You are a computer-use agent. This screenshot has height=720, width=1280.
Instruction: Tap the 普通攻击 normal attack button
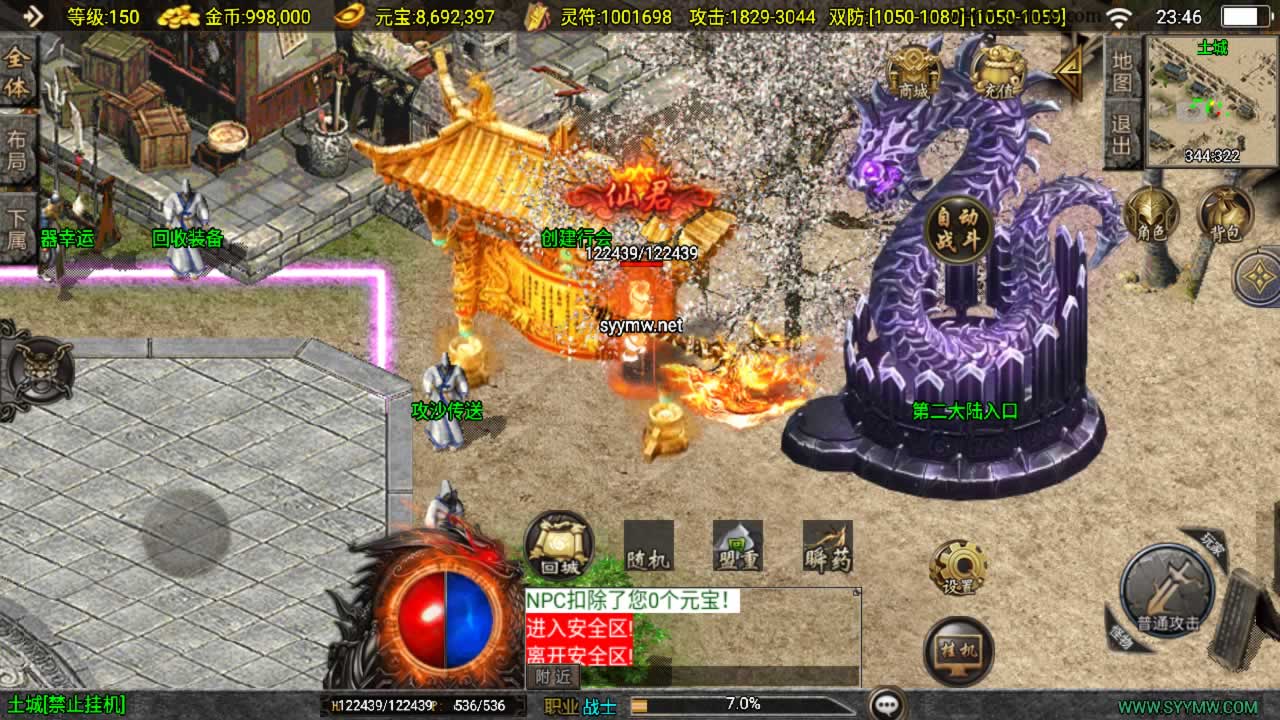click(1167, 592)
